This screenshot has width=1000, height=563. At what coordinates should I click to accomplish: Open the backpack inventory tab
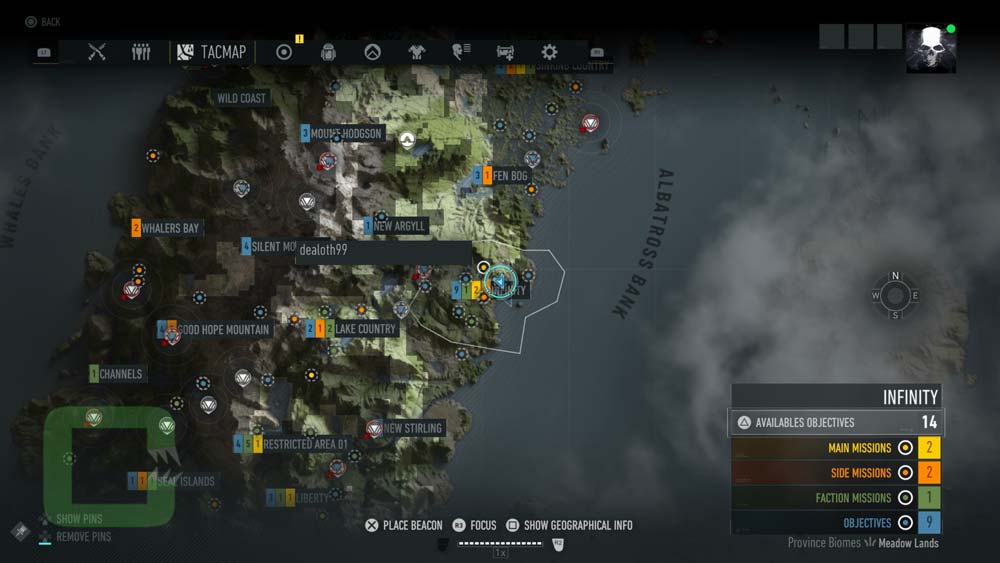(x=328, y=52)
